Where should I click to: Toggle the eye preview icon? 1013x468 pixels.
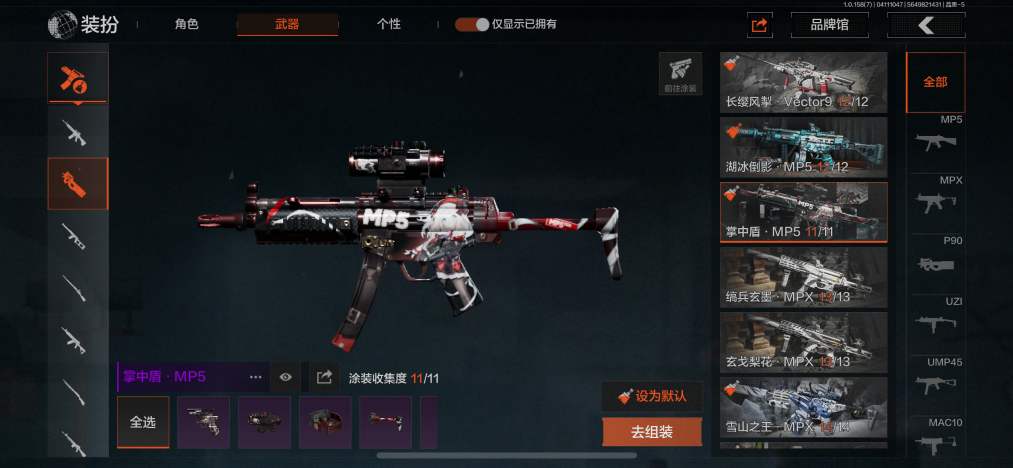point(286,377)
